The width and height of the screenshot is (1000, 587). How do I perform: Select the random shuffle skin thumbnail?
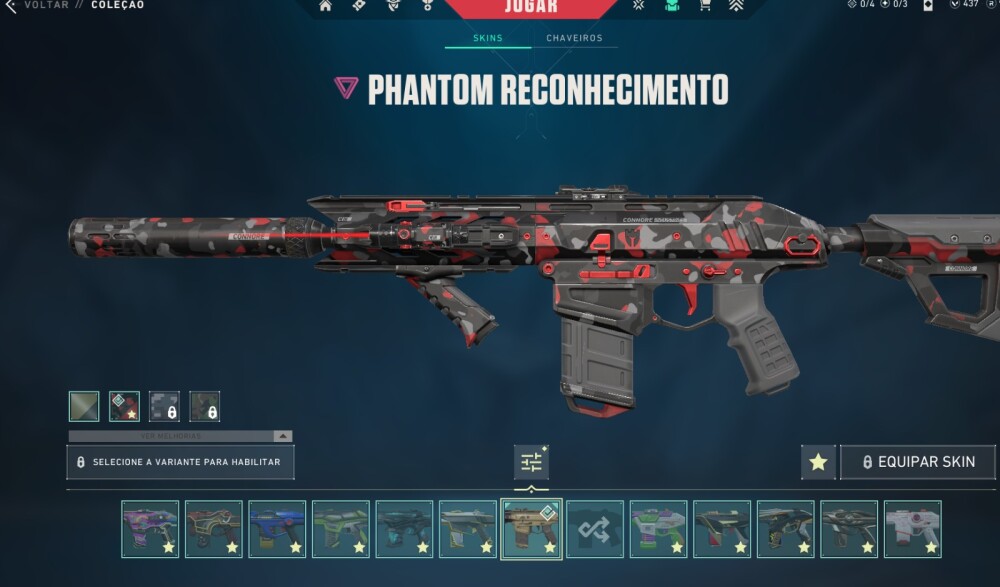point(595,529)
